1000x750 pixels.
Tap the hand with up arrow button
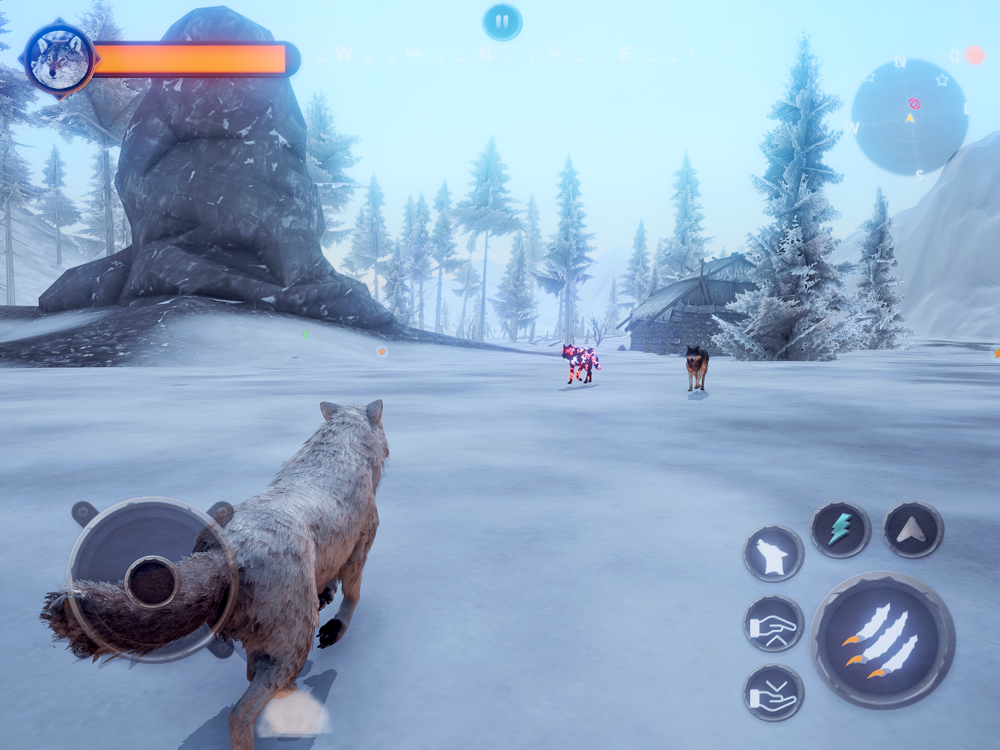click(773, 624)
